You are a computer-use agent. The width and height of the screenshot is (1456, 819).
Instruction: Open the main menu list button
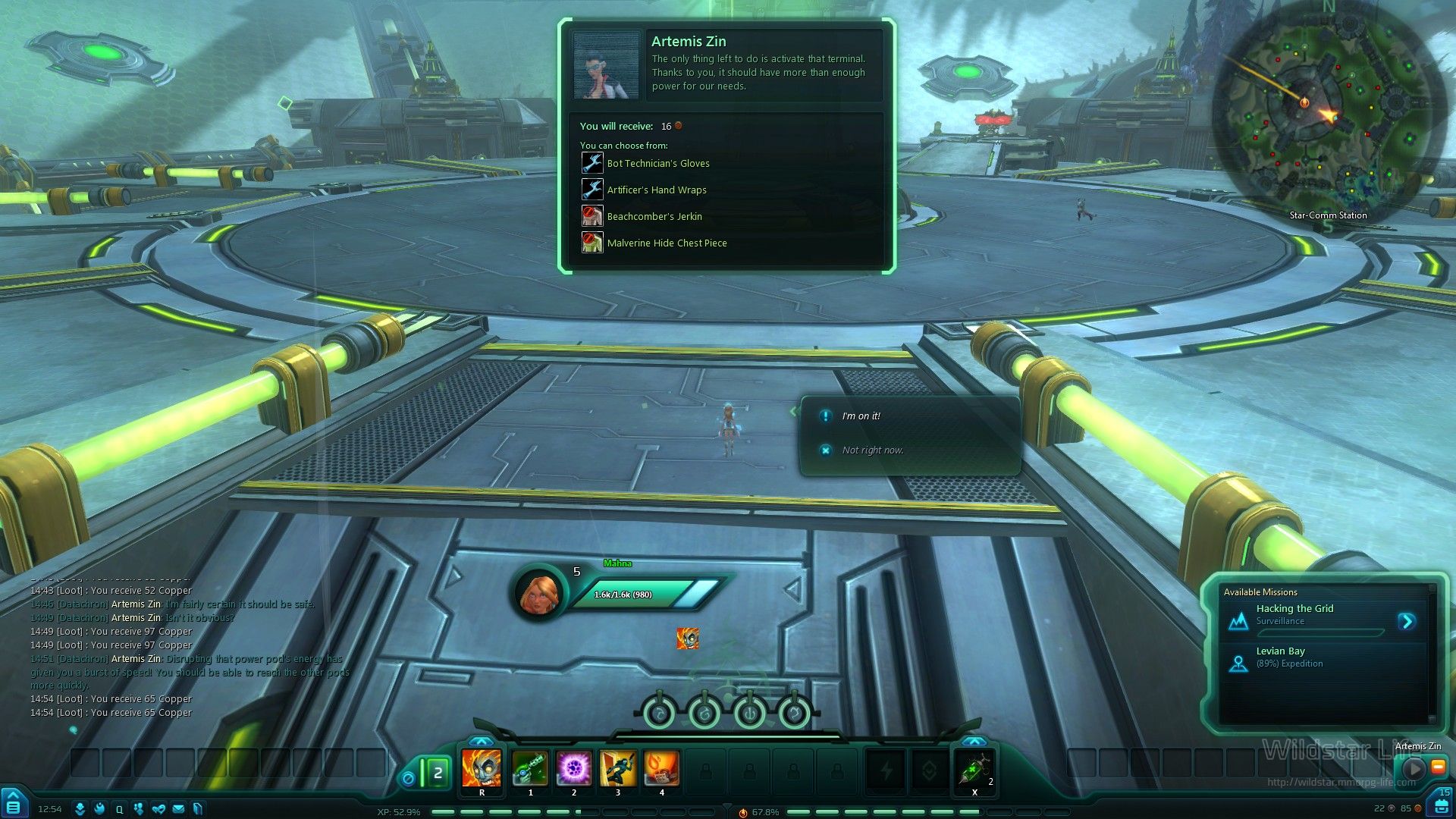[14, 804]
